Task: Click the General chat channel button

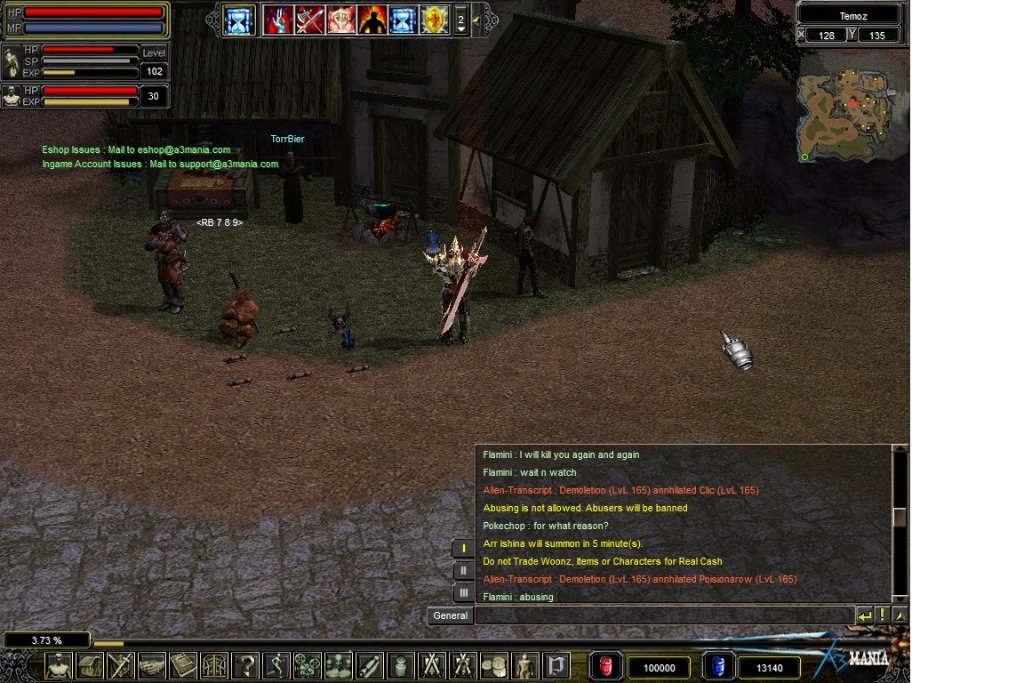Action: pyautogui.click(x=450, y=616)
